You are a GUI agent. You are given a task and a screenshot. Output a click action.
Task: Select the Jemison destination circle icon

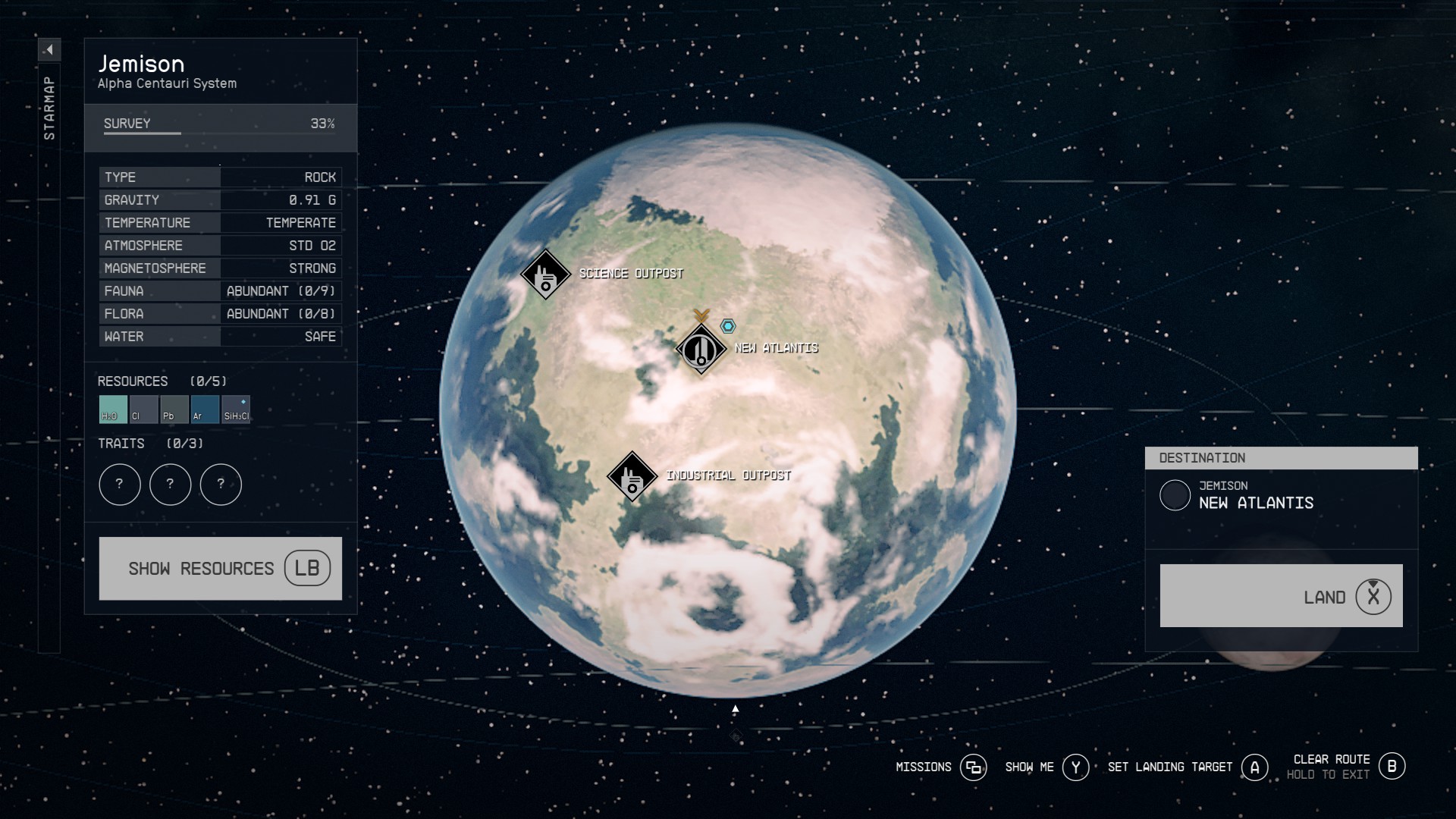pyautogui.click(x=1176, y=496)
